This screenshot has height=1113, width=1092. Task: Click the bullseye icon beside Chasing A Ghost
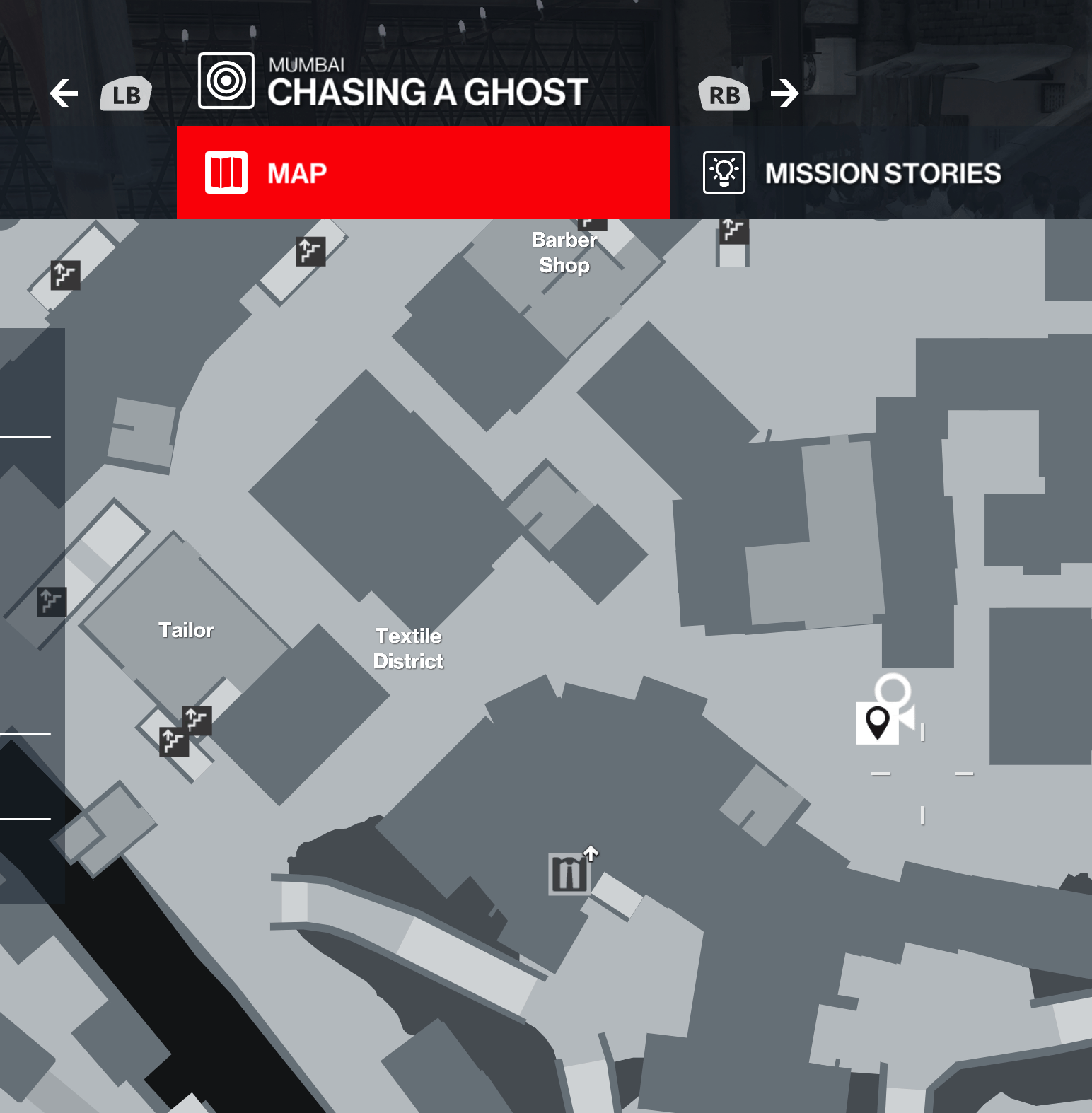coord(226,80)
